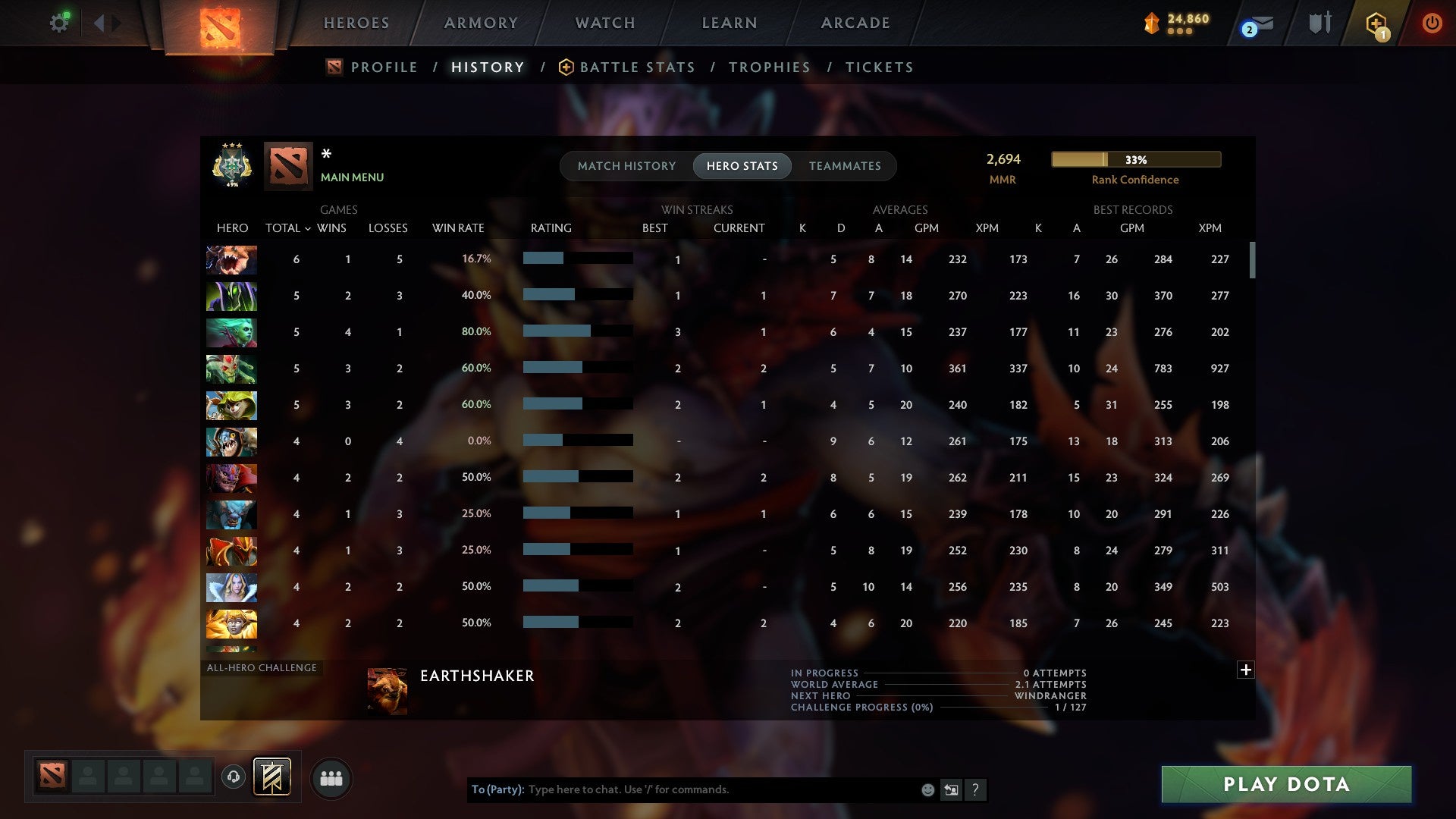
Task: Click the red power button
Action: click(1433, 23)
